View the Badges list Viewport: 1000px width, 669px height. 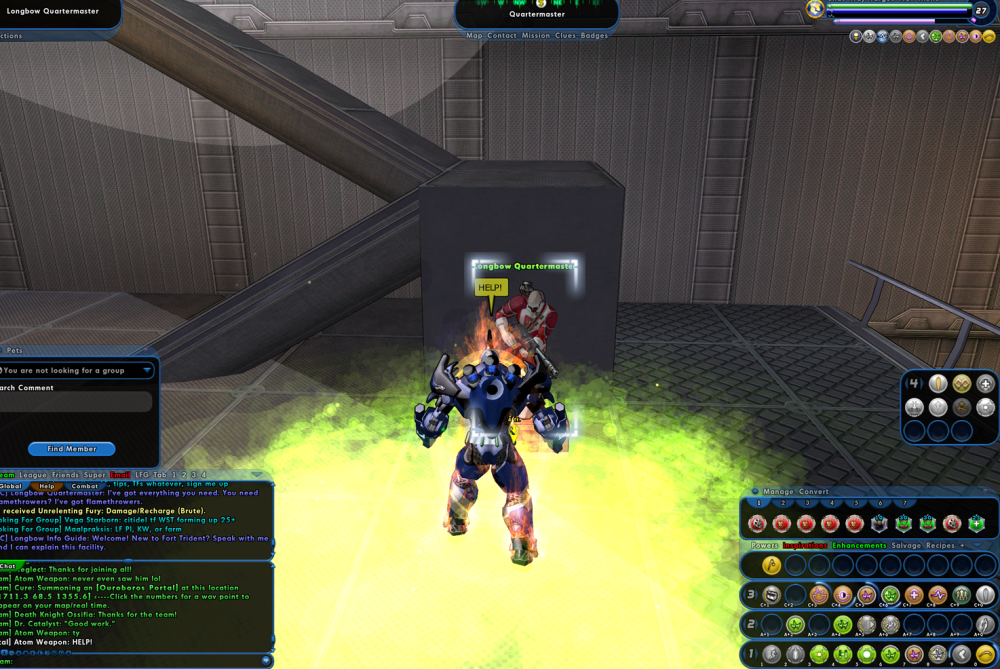(x=595, y=36)
